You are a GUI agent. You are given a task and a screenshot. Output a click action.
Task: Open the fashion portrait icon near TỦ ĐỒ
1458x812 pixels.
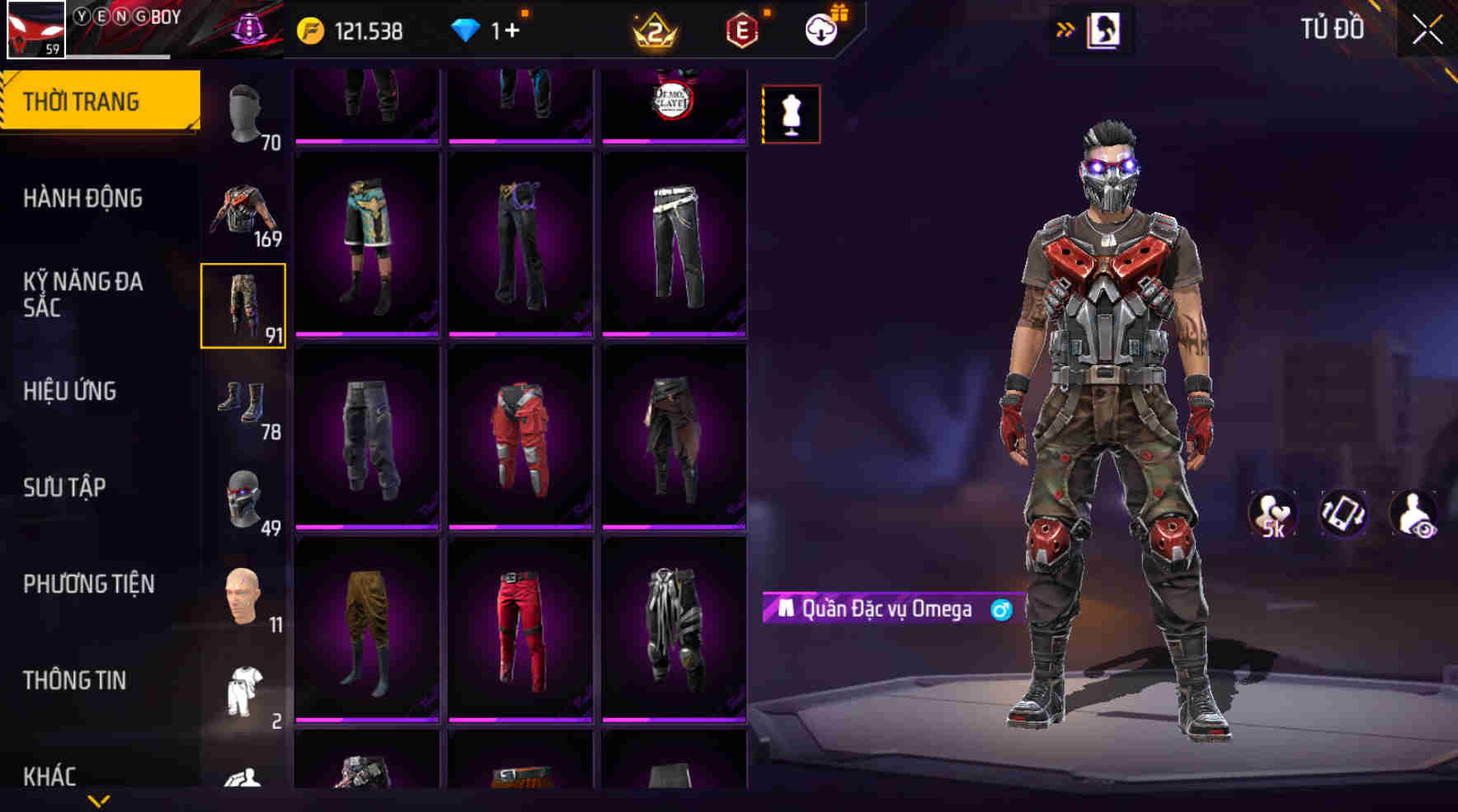(1105, 28)
